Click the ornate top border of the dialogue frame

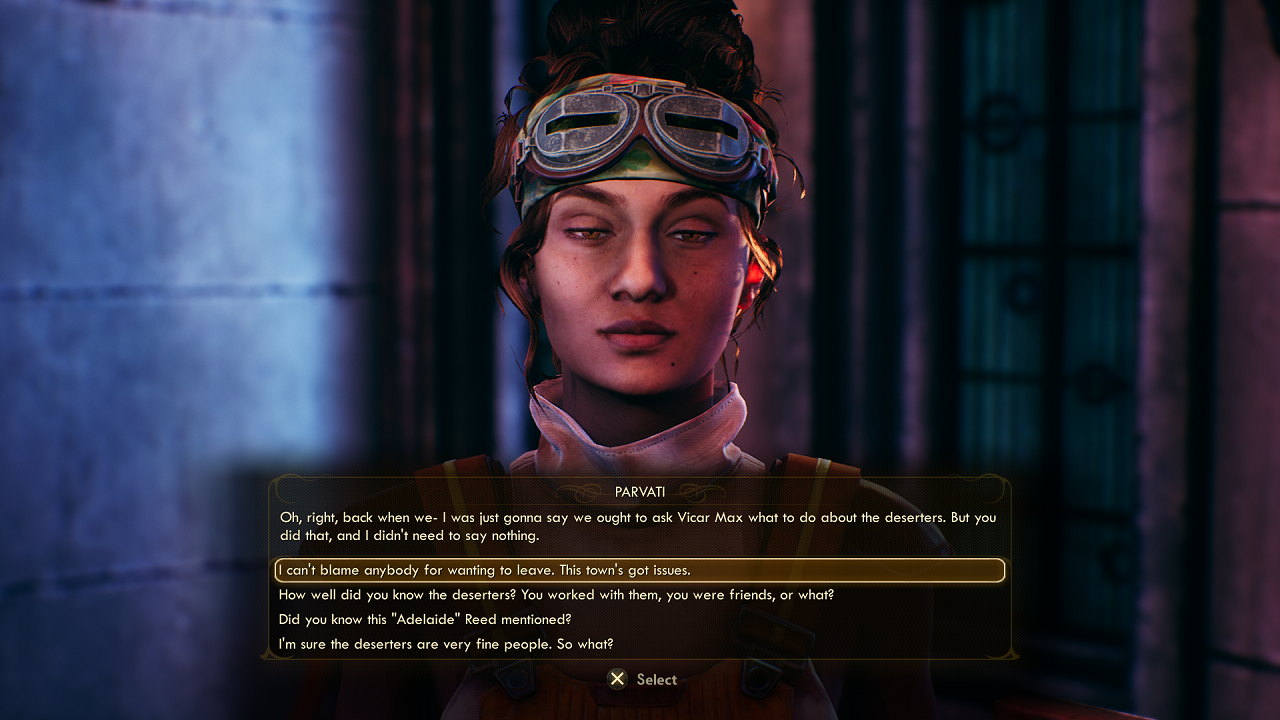tap(640, 479)
